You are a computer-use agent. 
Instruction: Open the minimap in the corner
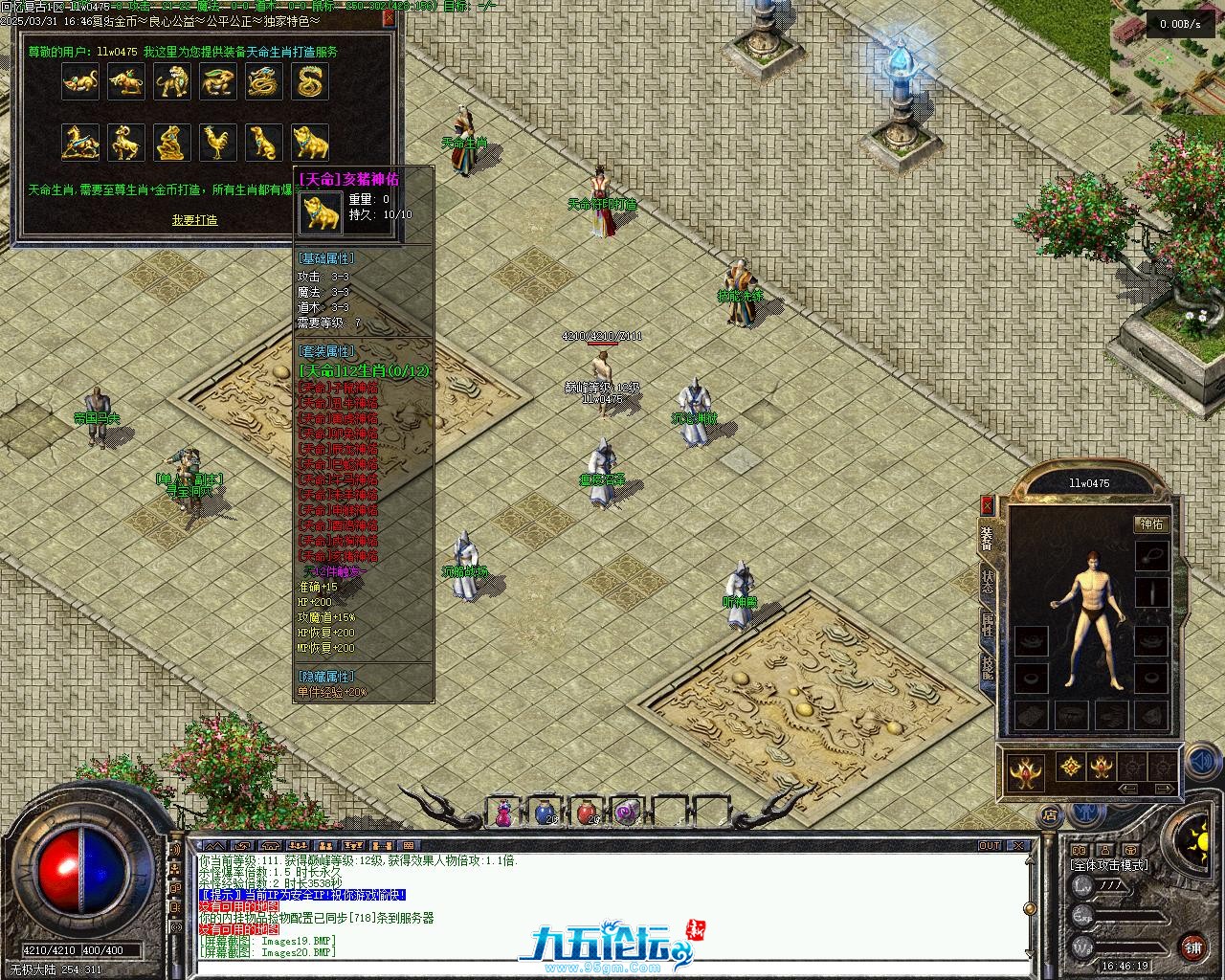pyautogui.click(x=1167, y=59)
